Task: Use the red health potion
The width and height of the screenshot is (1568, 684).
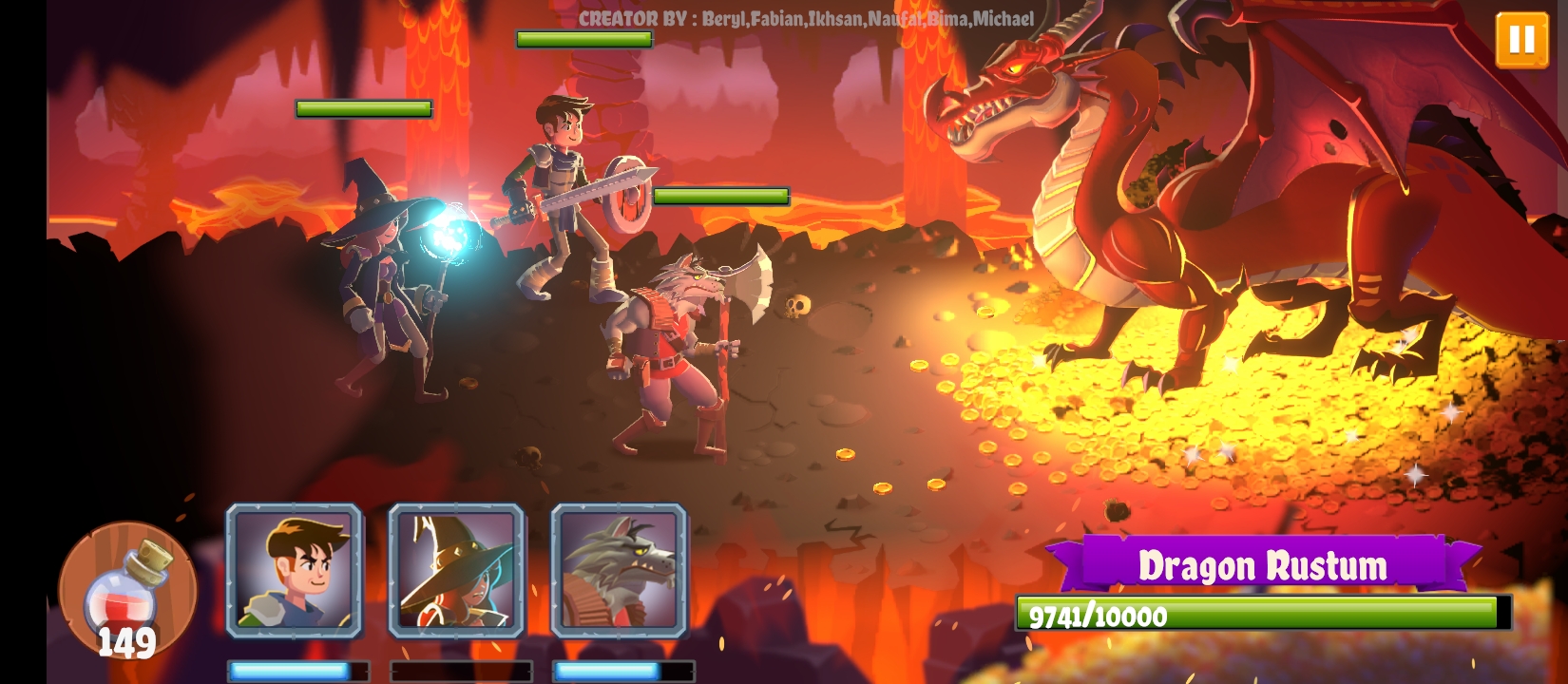Action: [x=127, y=589]
